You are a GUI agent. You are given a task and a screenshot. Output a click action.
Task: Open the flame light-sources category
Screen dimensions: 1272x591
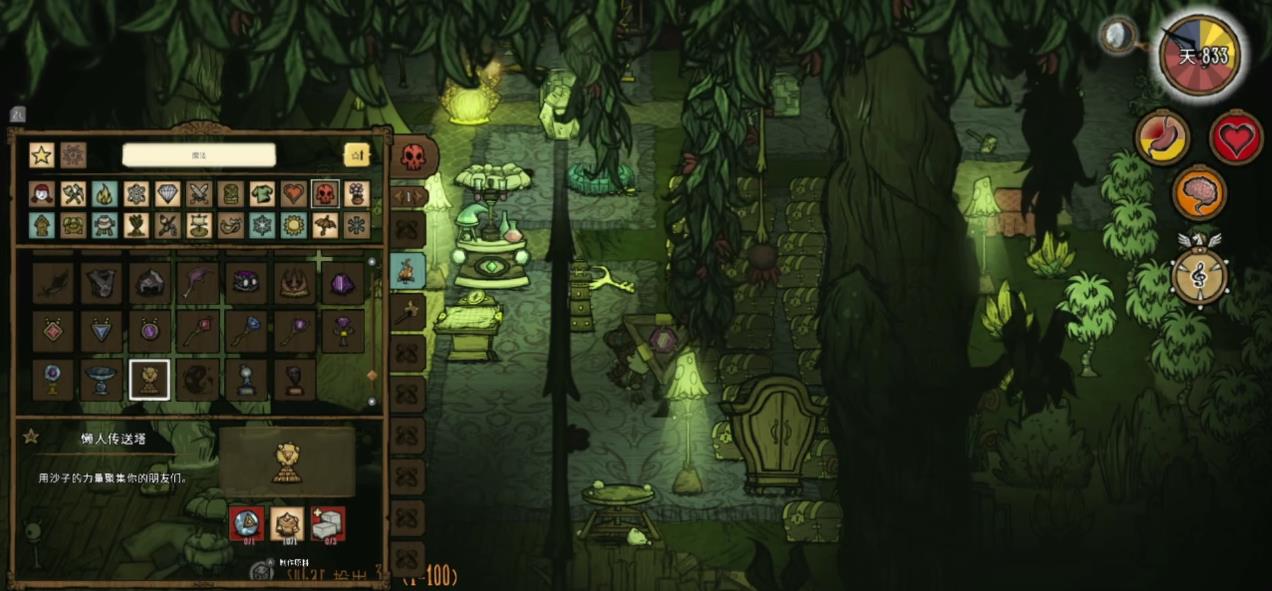coord(105,194)
